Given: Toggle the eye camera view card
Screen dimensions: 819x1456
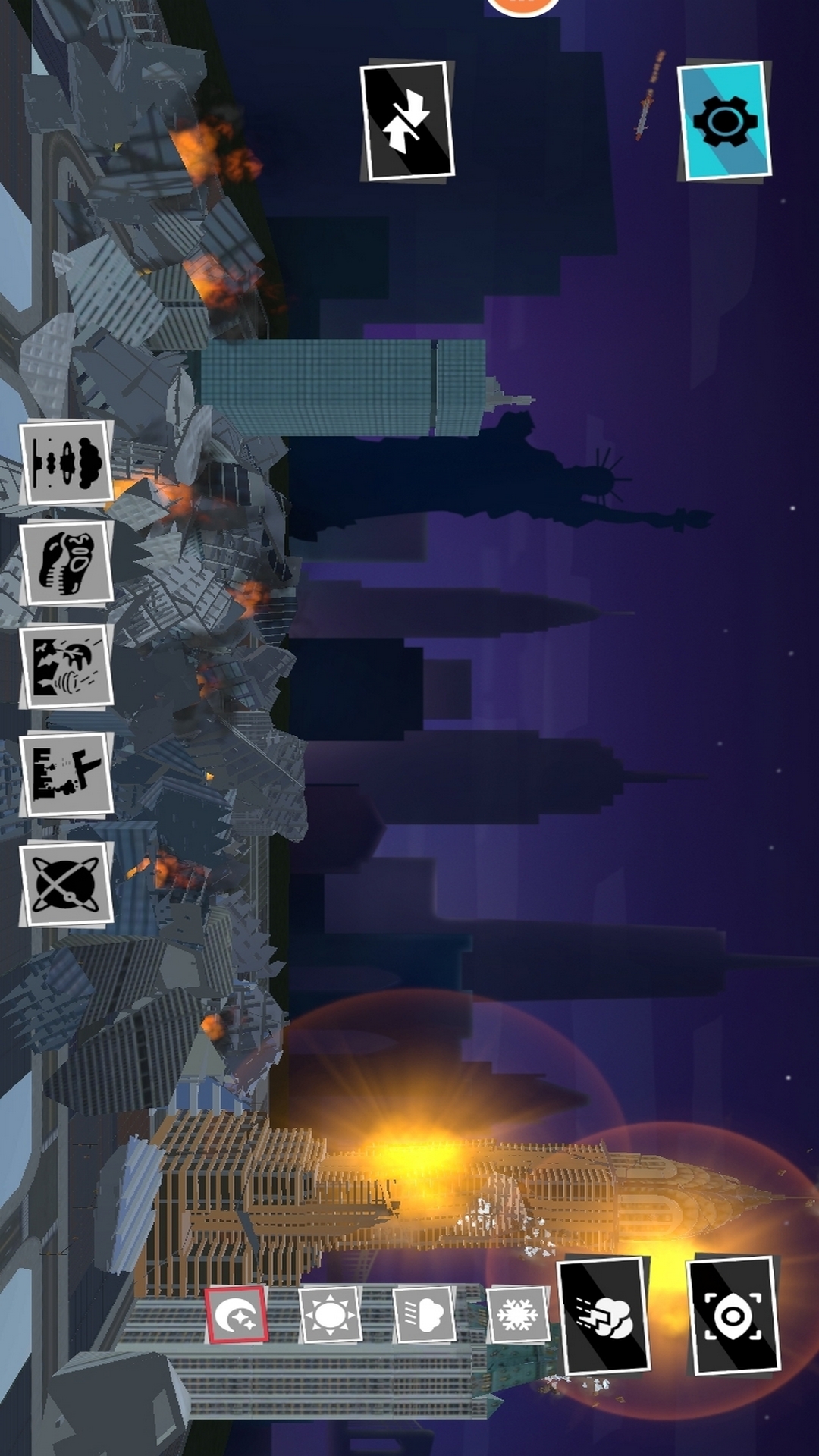Looking at the screenshot, I should coord(733,1316).
